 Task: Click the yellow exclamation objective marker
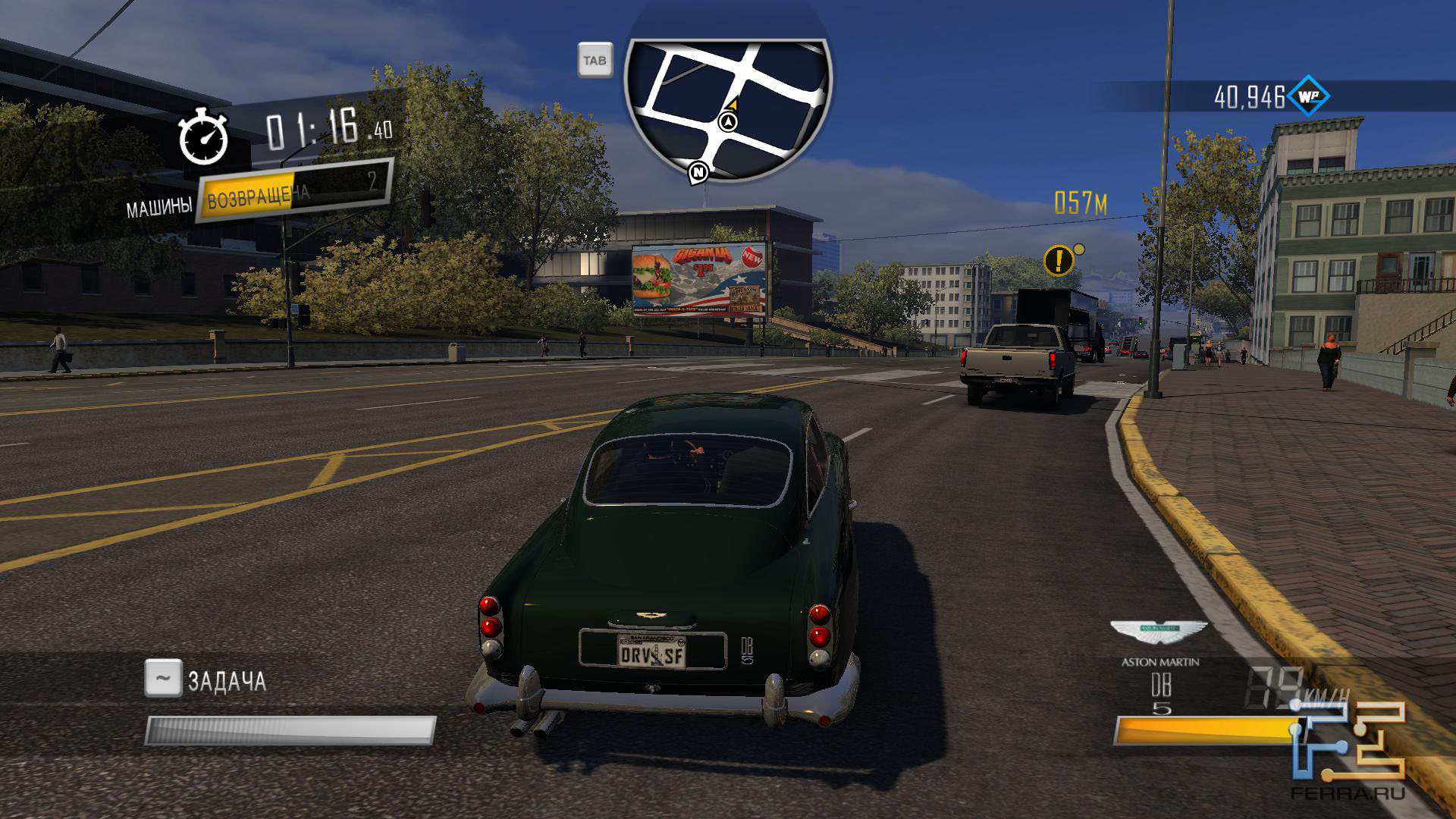coord(1059,260)
